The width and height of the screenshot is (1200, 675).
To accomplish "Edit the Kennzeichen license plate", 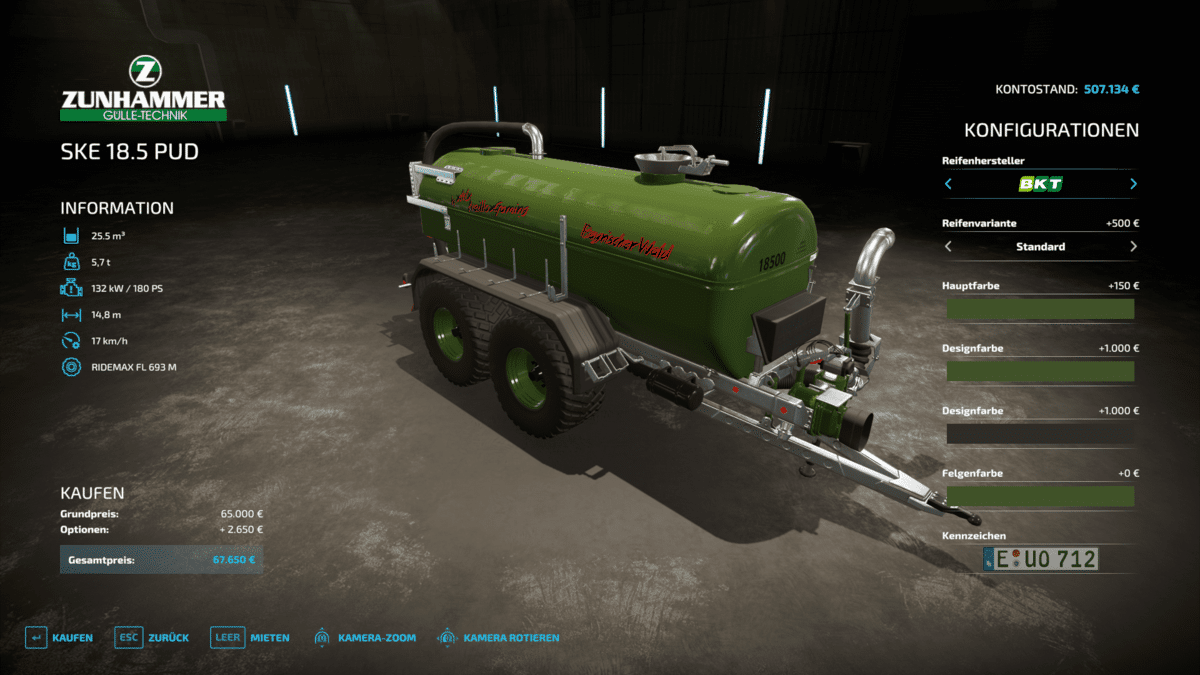I will (x=1040, y=559).
